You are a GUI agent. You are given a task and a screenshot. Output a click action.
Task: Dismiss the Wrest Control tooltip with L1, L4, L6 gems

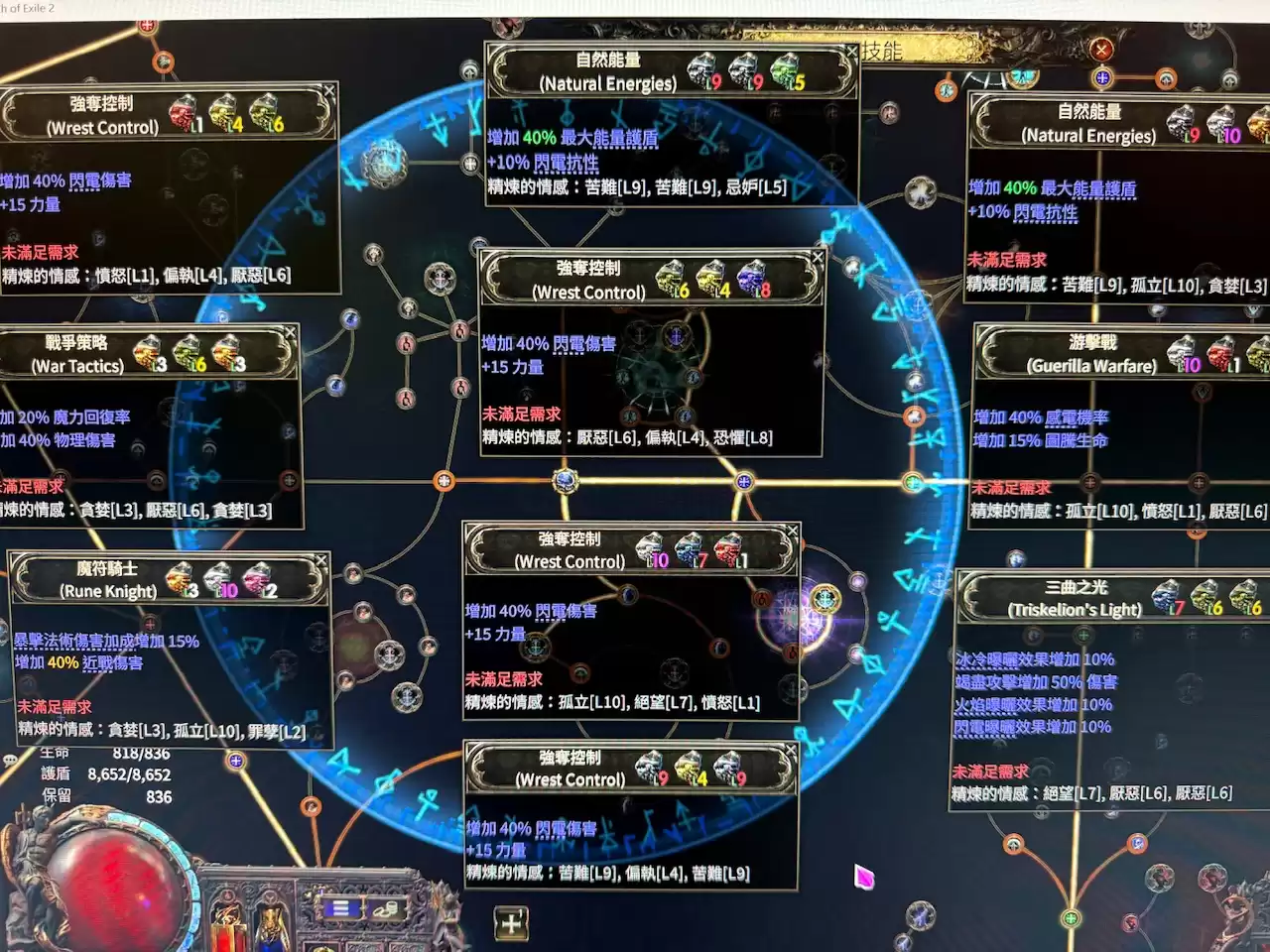point(329,90)
